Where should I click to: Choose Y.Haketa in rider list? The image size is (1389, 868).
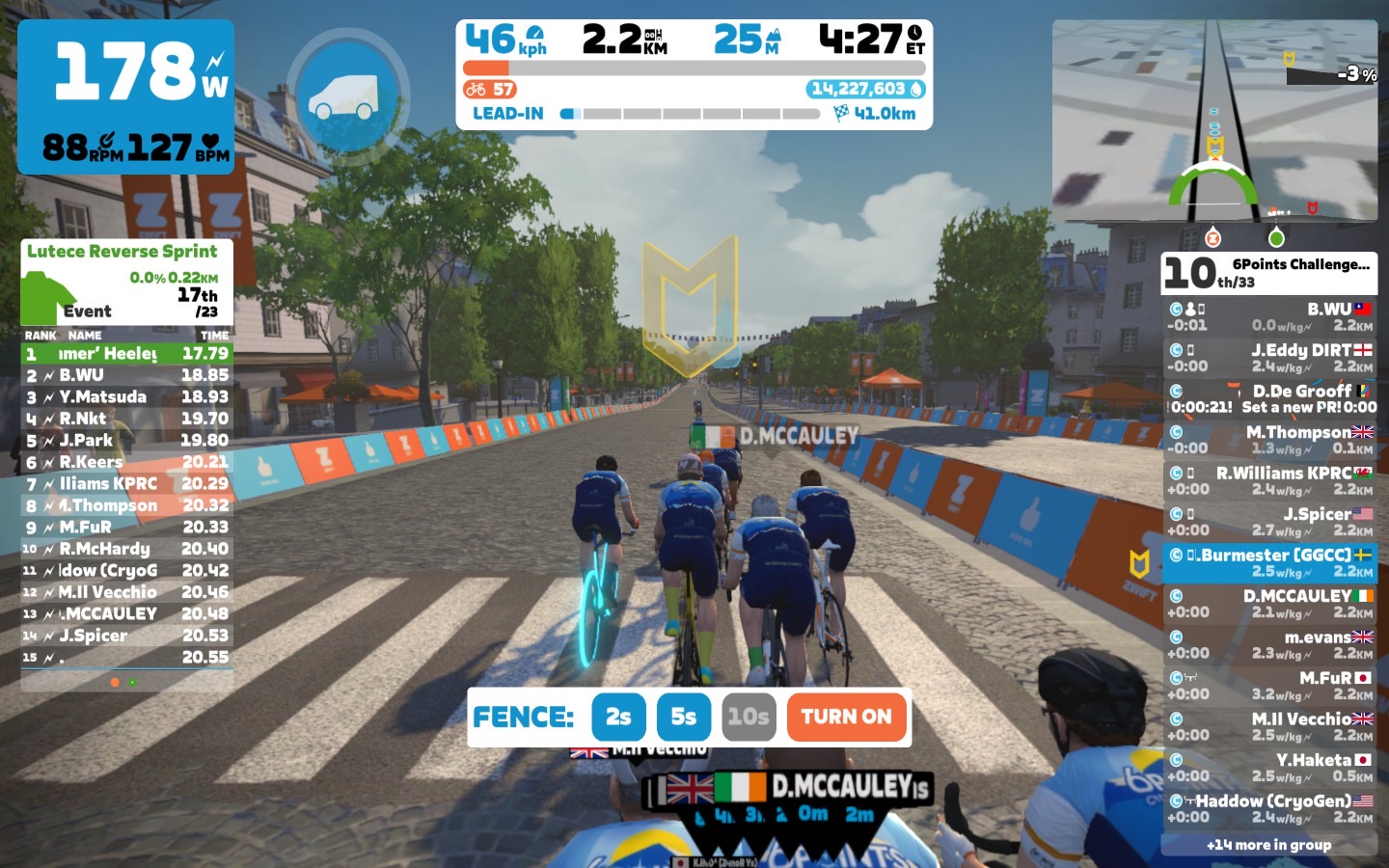tap(1269, 768)
